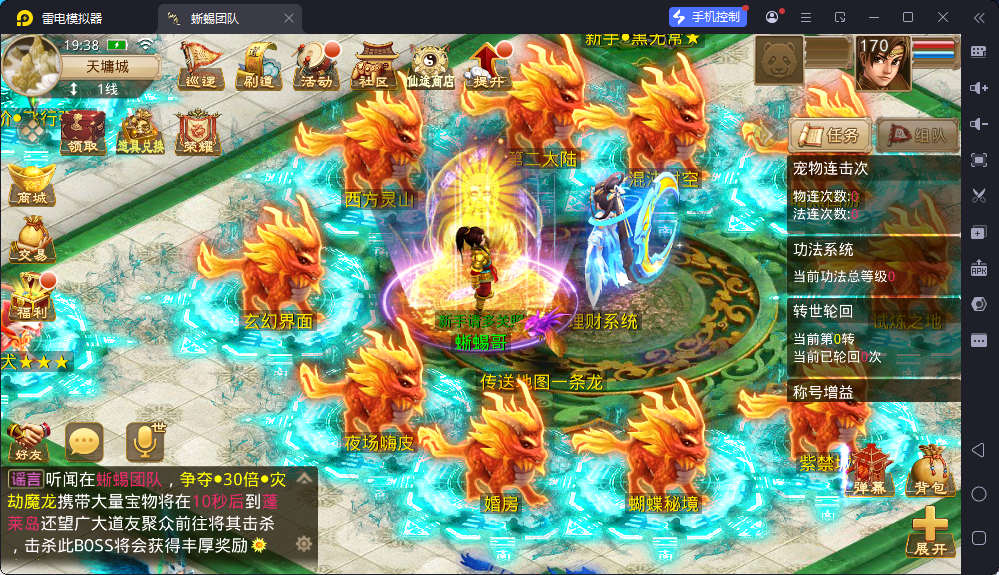Open the 好友 friends handshake icon
The width and height of the screenshot is (999, 575).
(28, 440)
